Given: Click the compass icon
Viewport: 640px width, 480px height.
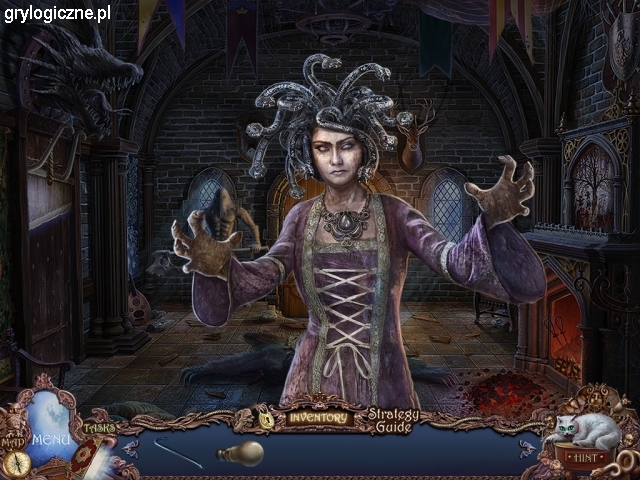Looking at the screenshot, I should (15, 464).
